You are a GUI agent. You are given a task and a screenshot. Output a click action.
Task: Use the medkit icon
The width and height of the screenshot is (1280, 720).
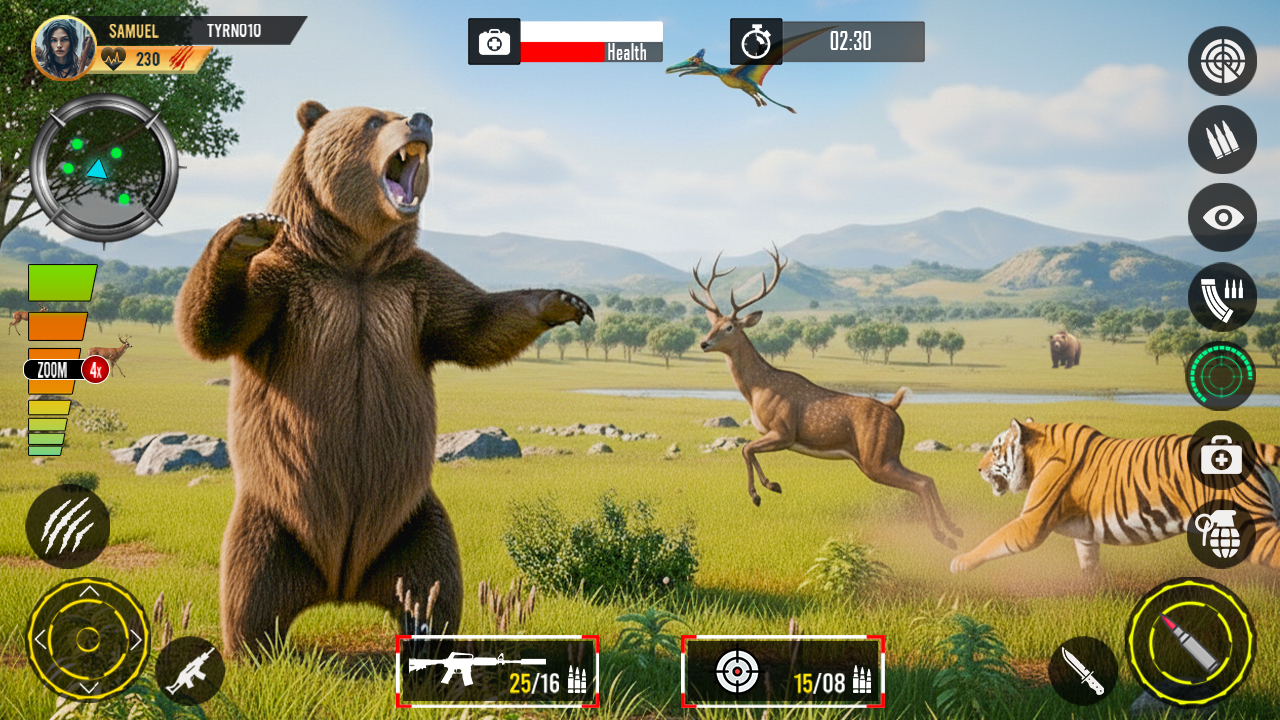click(1222, 459)
